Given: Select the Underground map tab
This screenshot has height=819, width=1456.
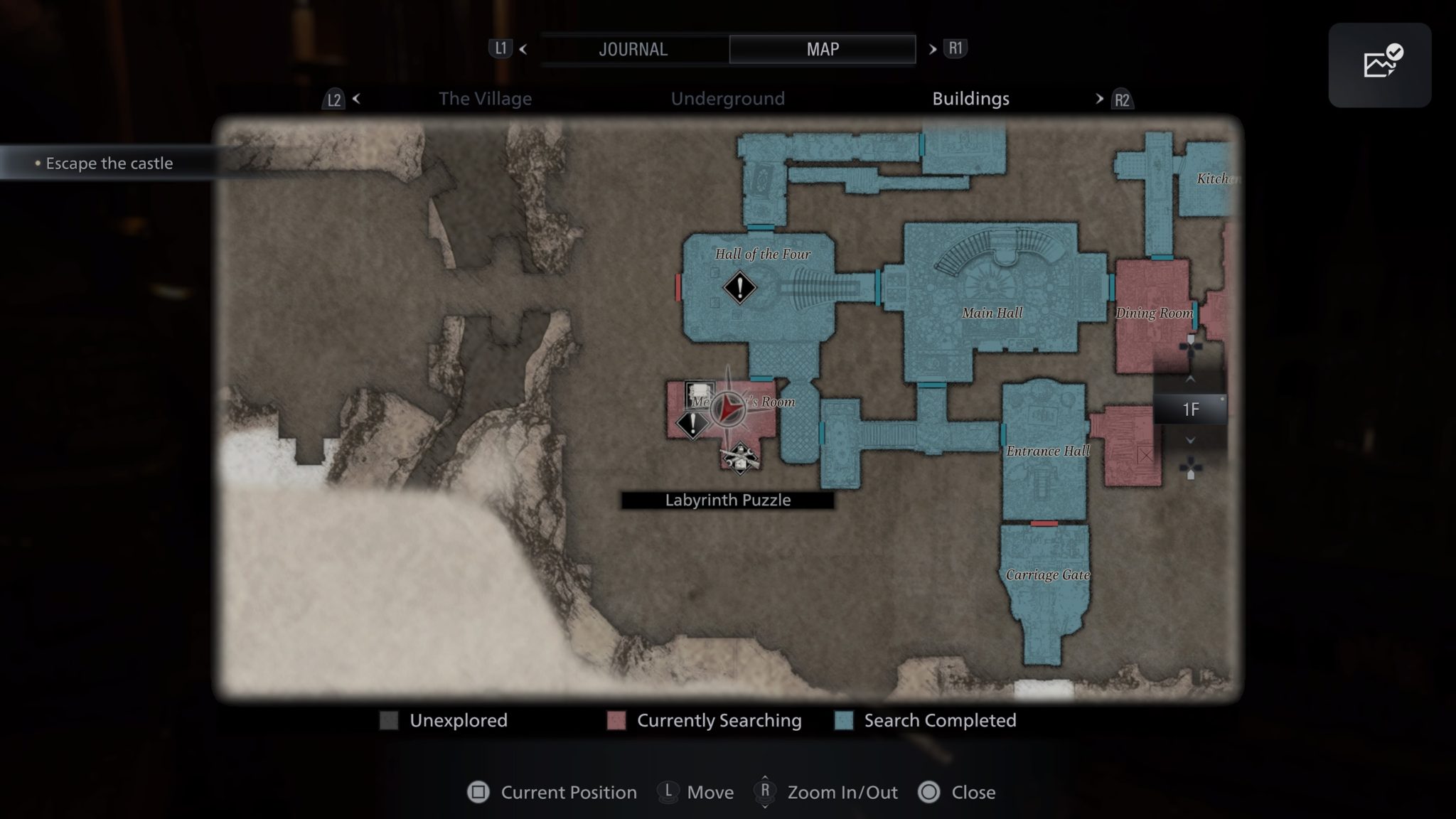Looking at the screenshot, I should (x=727, y=99).
